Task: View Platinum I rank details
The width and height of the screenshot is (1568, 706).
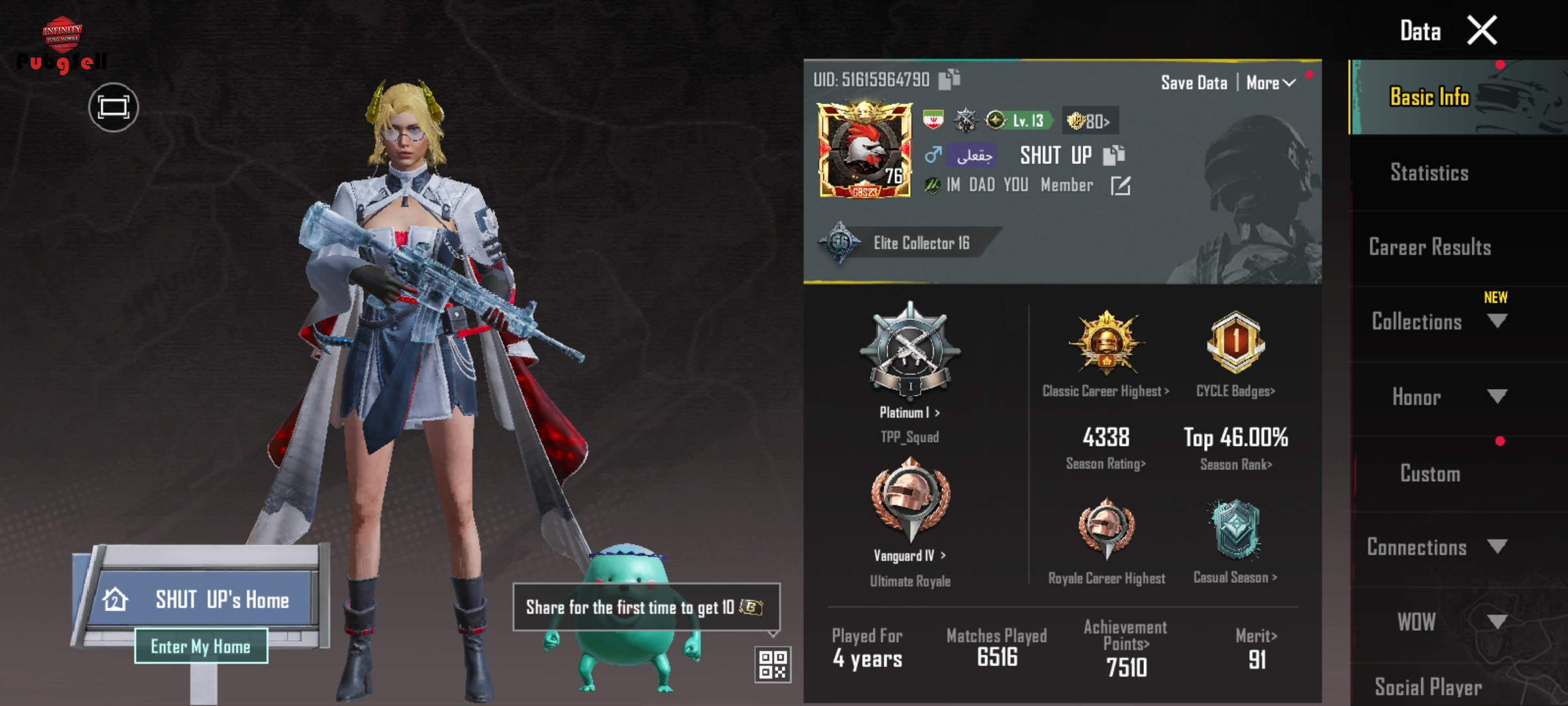Action: click(909, 412)
